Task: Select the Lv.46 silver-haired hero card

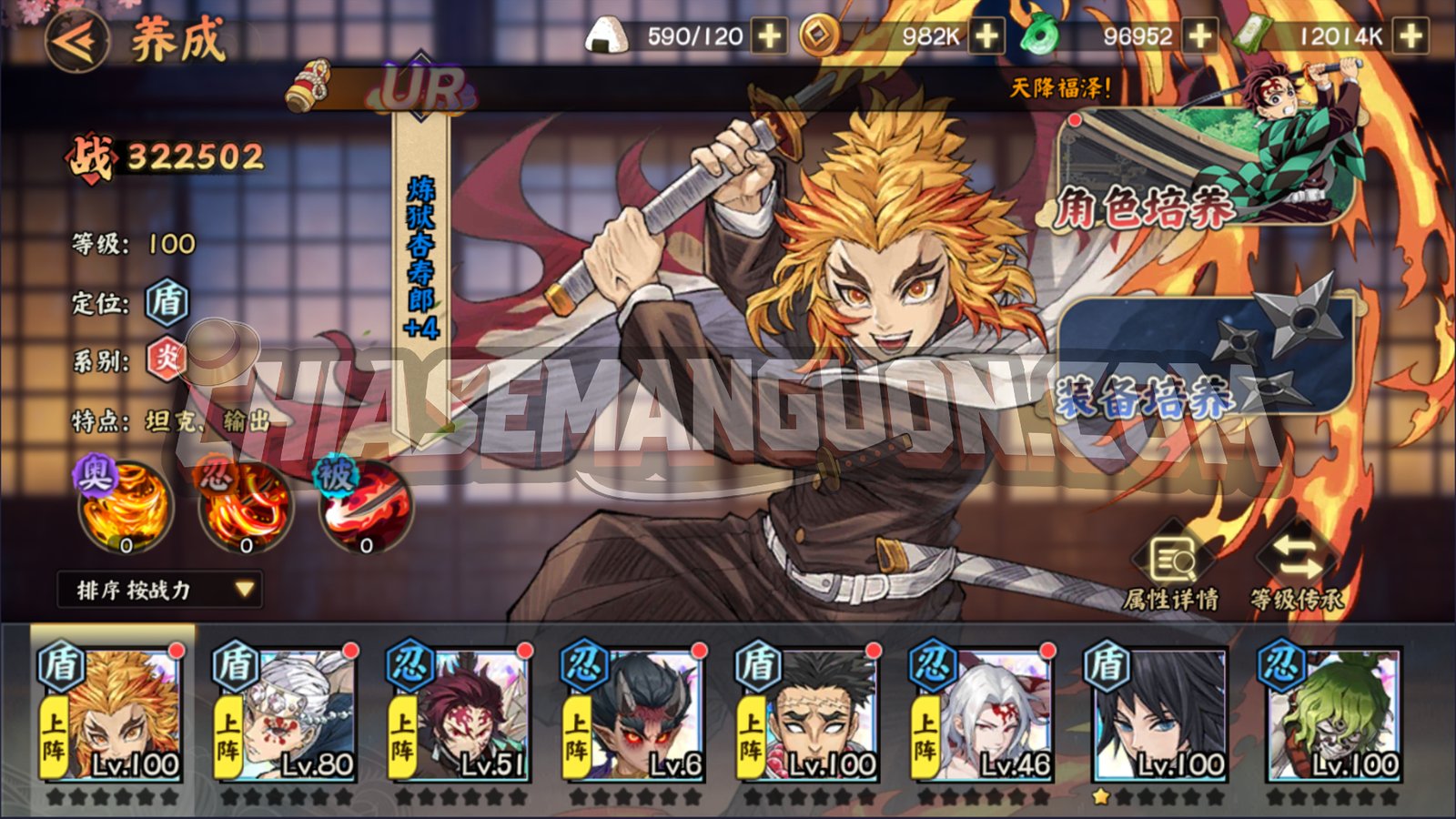Action: tap(983, 714)
